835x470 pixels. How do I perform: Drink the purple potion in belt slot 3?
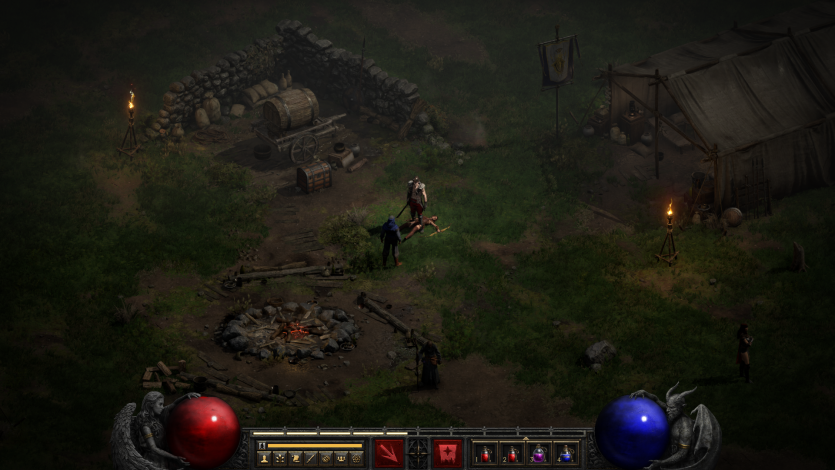click(538, 454)
